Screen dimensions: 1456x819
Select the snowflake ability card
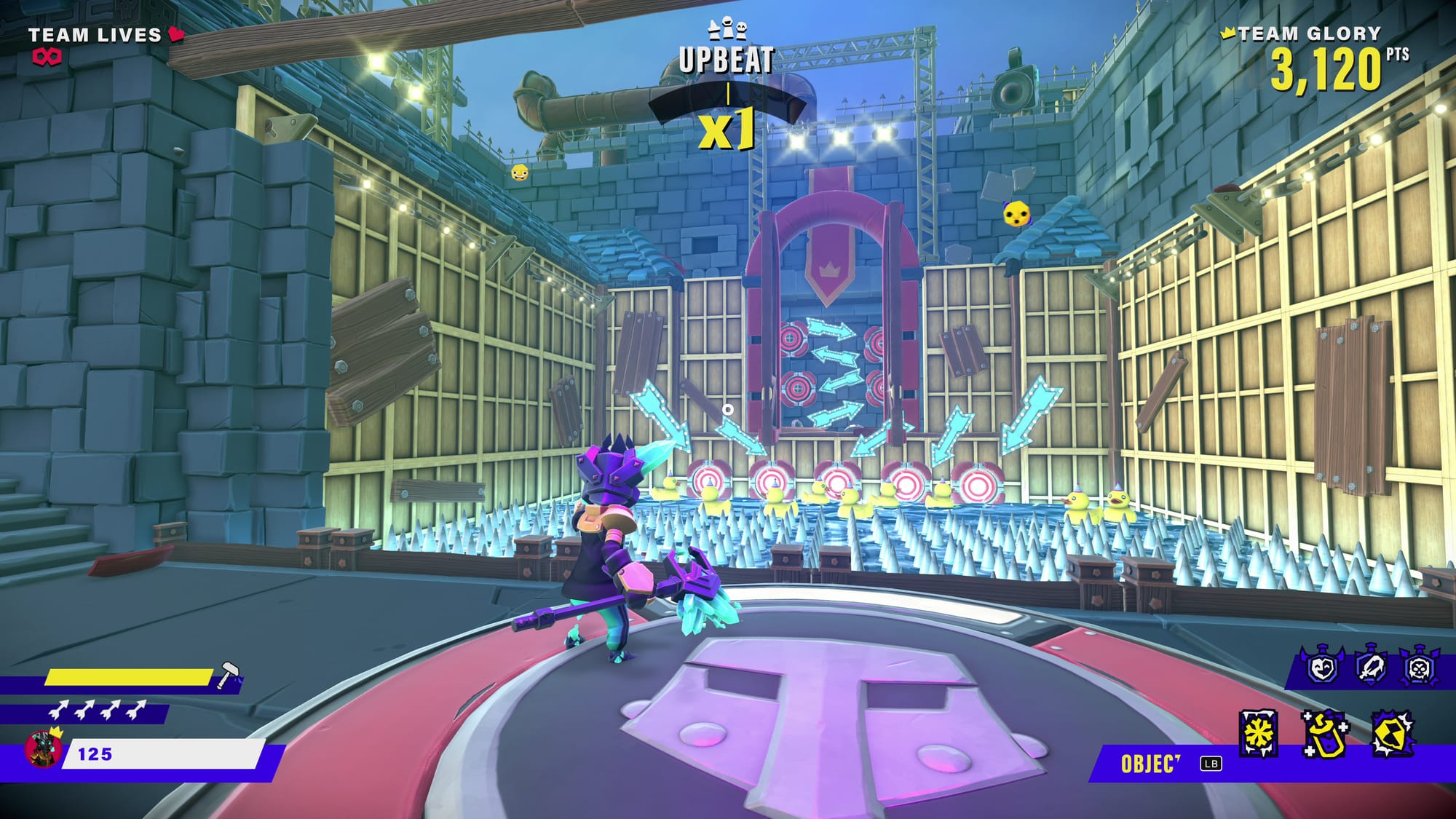[x=1258, y=733]
